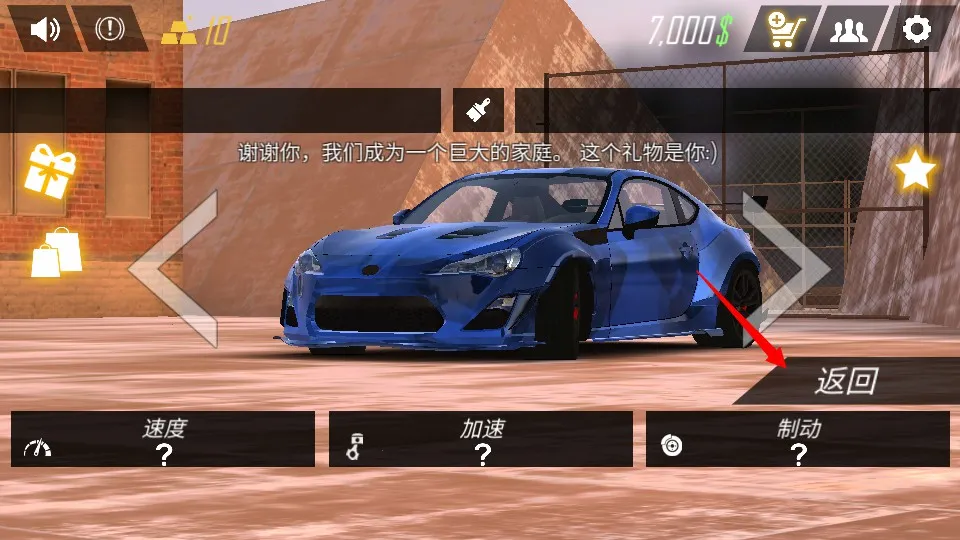The height and width of the screenshot is (540, 960).
Task: Select the 制动 braking stat panel
Action: [798, 439]
